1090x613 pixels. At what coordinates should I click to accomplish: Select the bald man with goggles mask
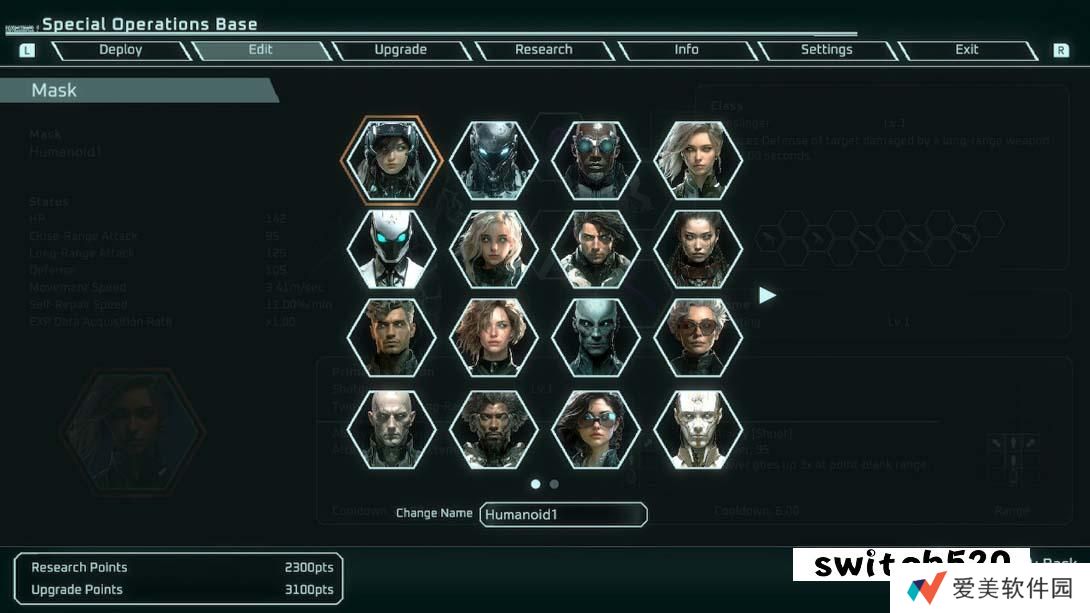tap(596, 160)
